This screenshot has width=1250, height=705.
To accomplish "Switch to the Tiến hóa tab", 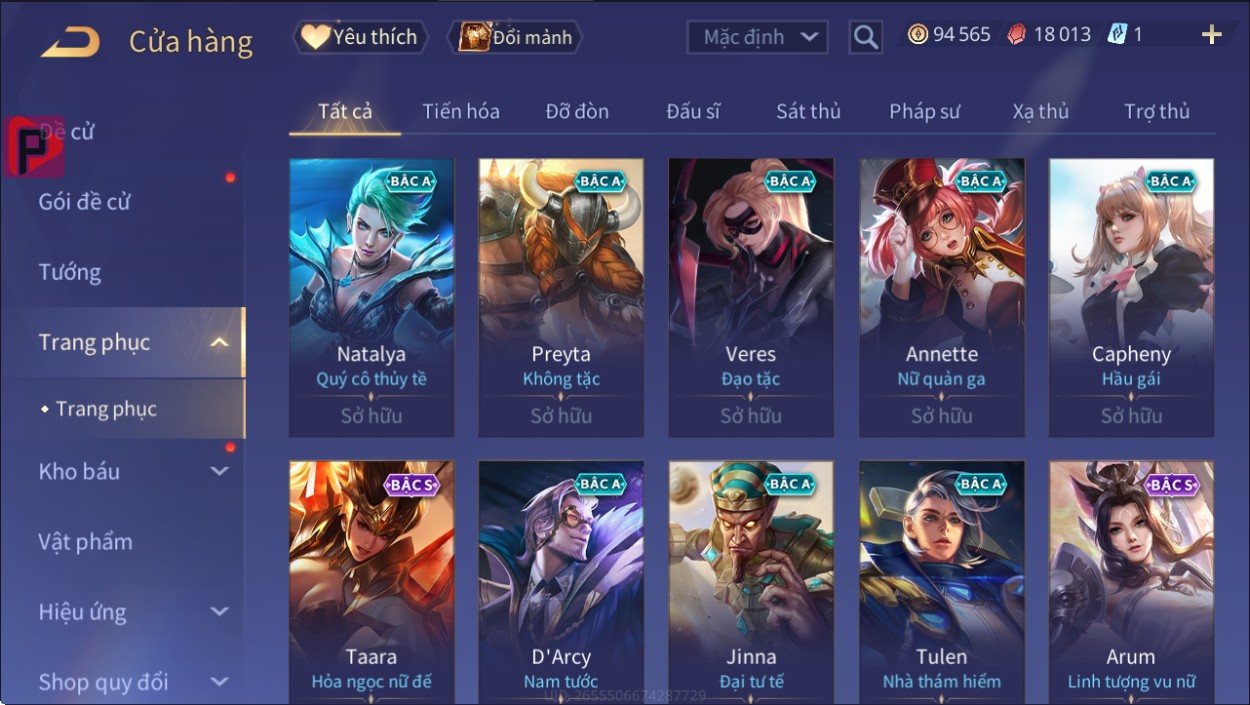I will pos(460,111).
